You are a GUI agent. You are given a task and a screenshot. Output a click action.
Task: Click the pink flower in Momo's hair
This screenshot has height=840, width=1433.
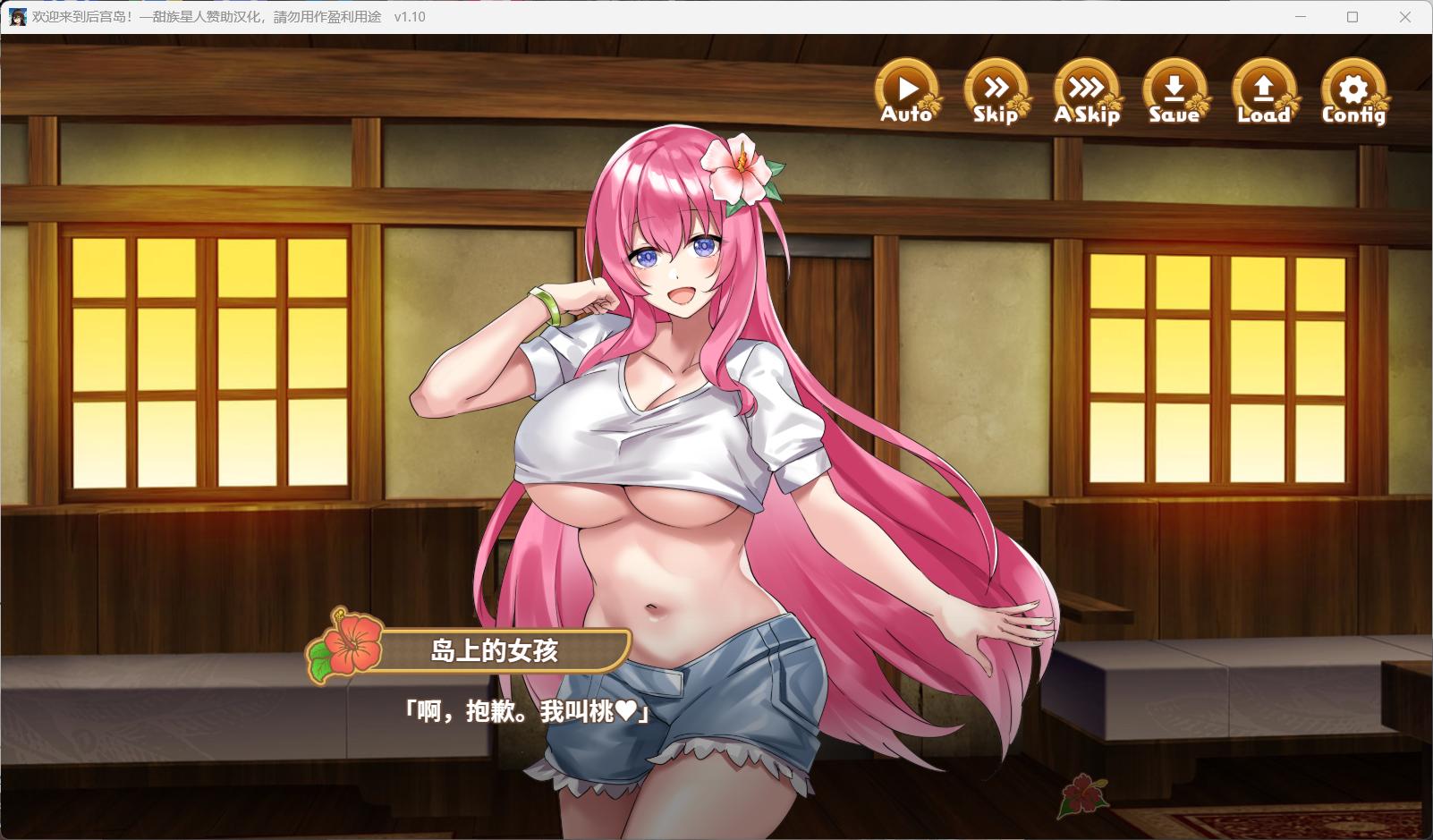(x=742, y=165)
